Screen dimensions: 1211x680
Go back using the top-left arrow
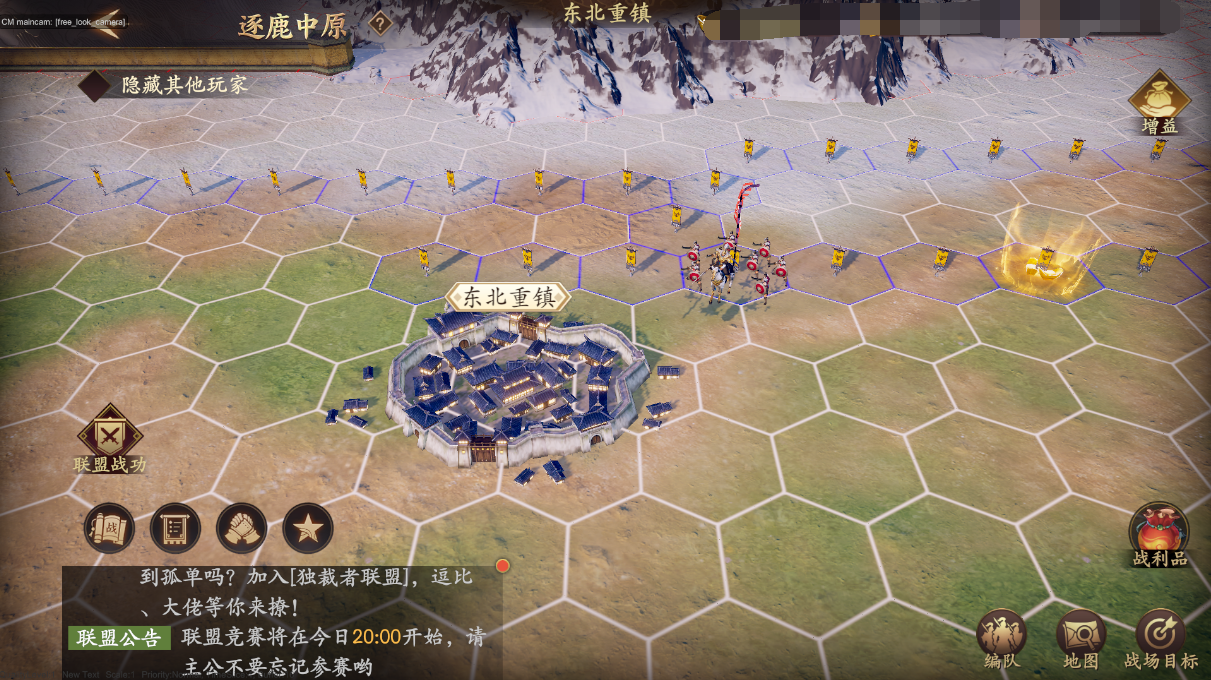107,23
